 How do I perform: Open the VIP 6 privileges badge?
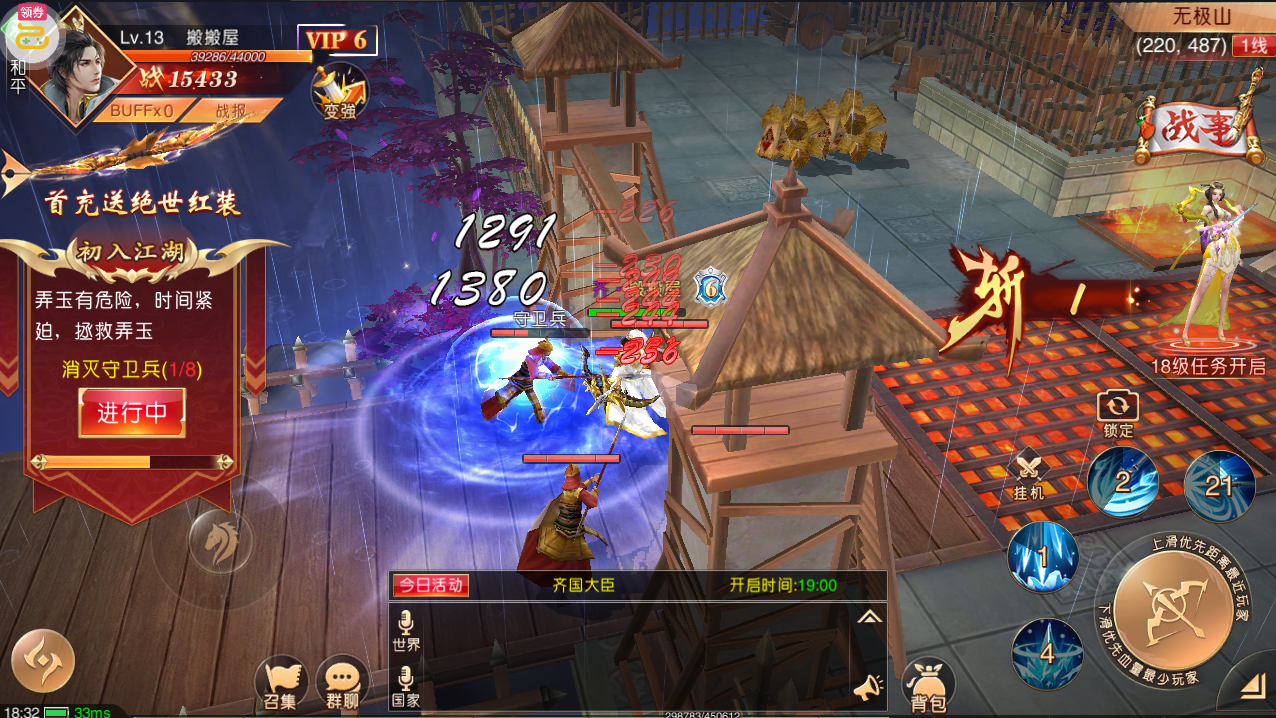pos(337,40)
